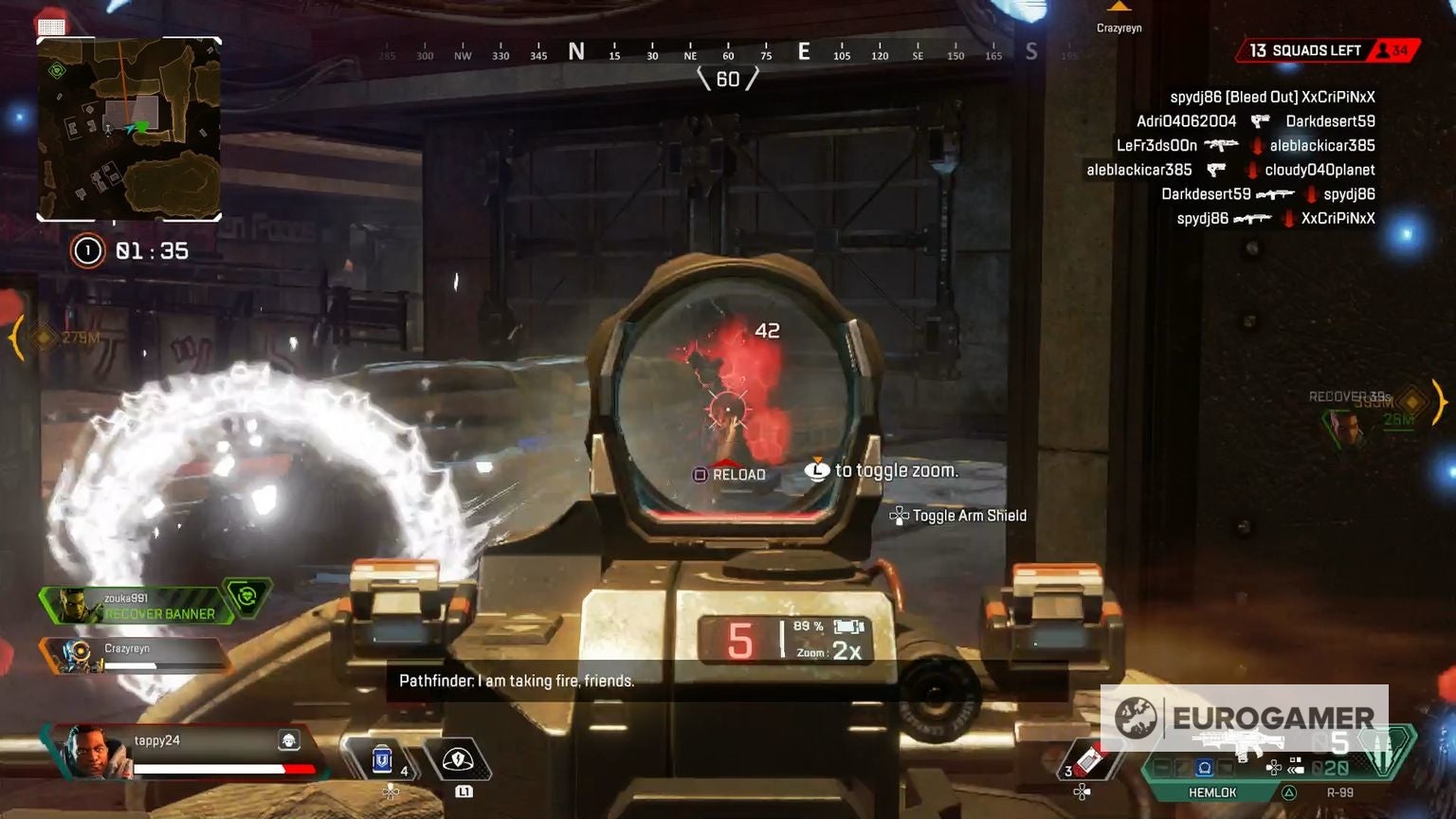The height and width of the screenshot is (819, 1456).
Task: Click the RELOAD prompt under the scope
Action: (x=730, y=472)
